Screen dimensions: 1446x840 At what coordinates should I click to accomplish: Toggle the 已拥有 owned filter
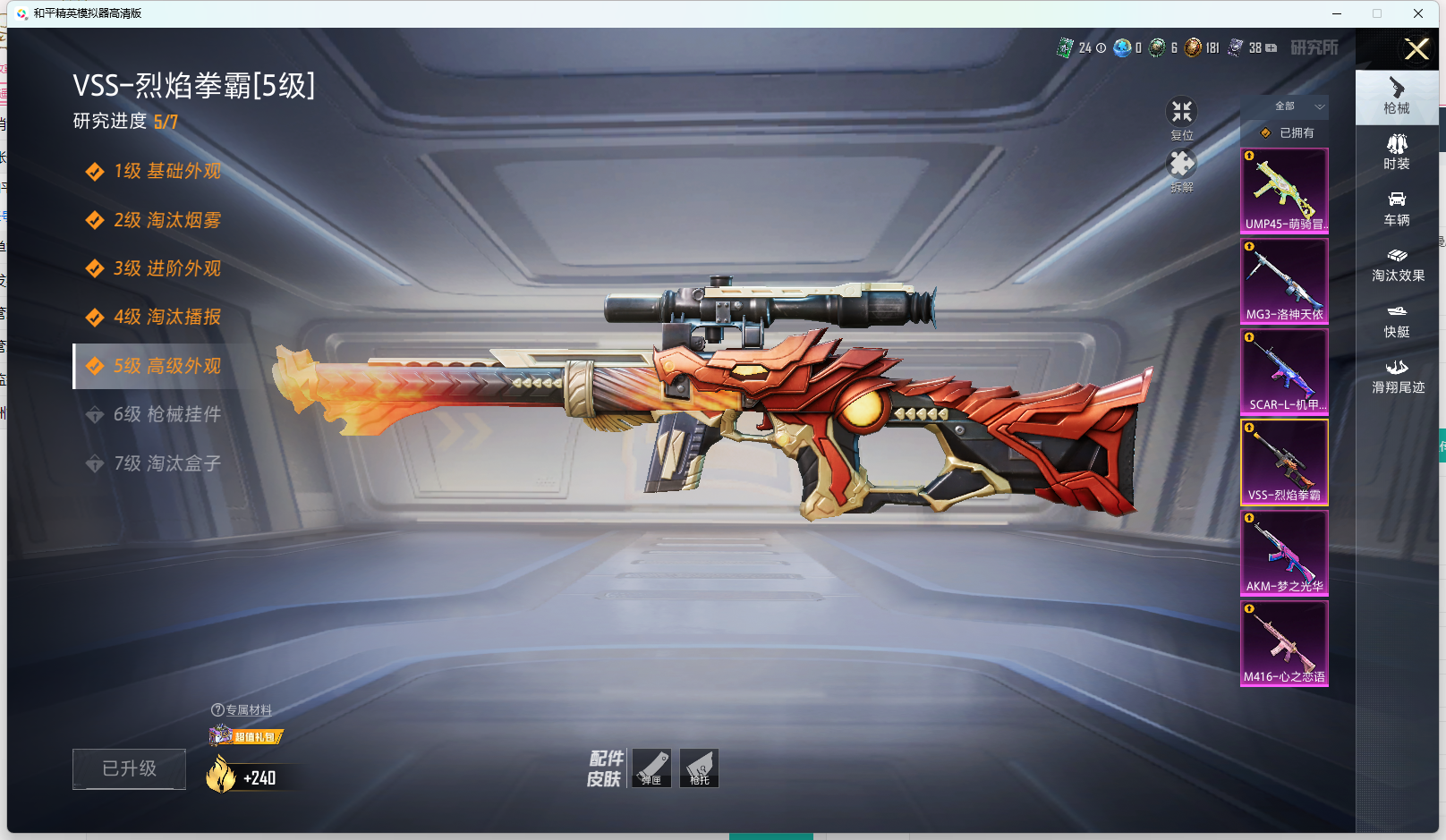click(1288, 133)
